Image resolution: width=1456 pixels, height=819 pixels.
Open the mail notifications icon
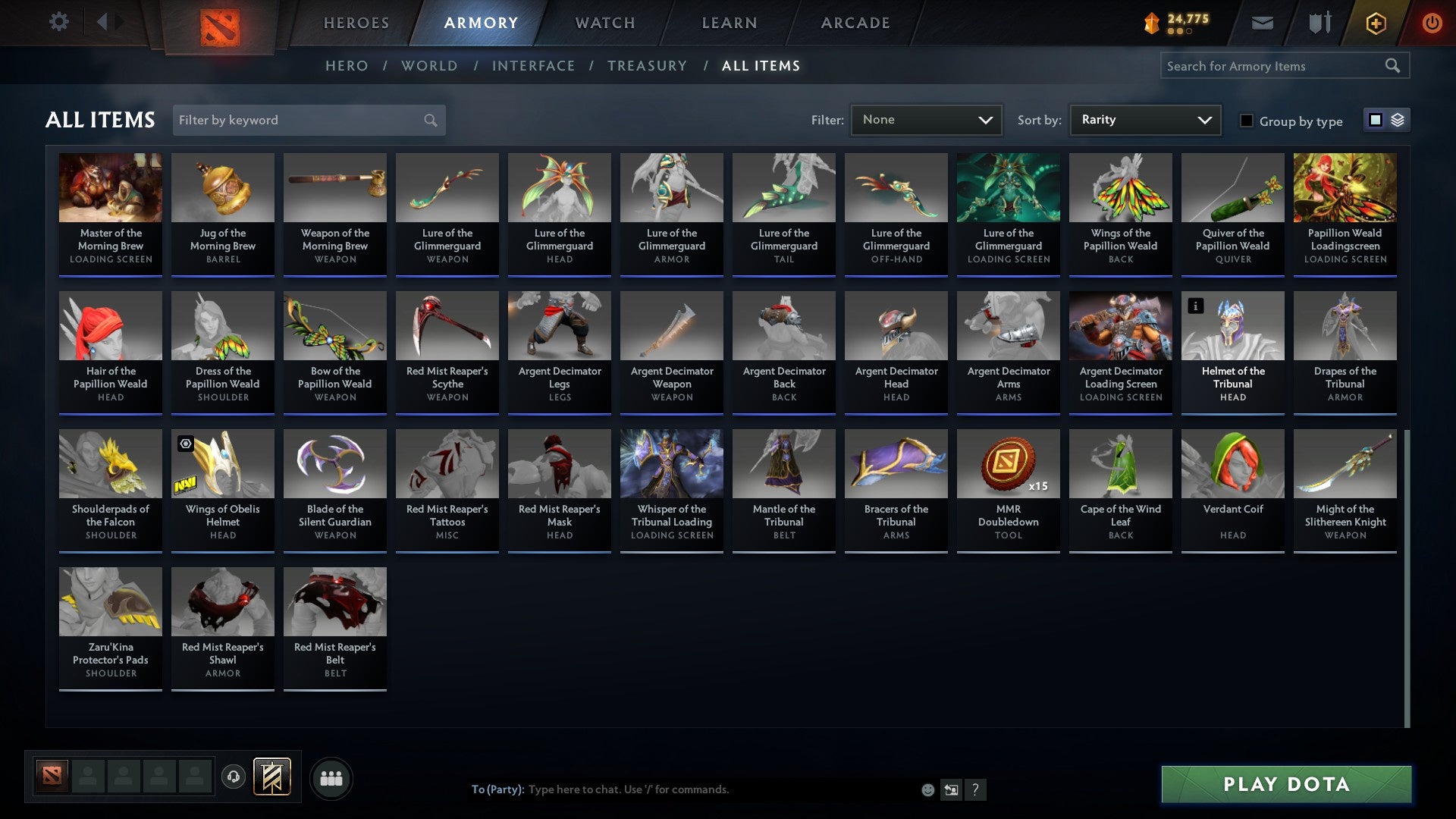(1263, 23)
